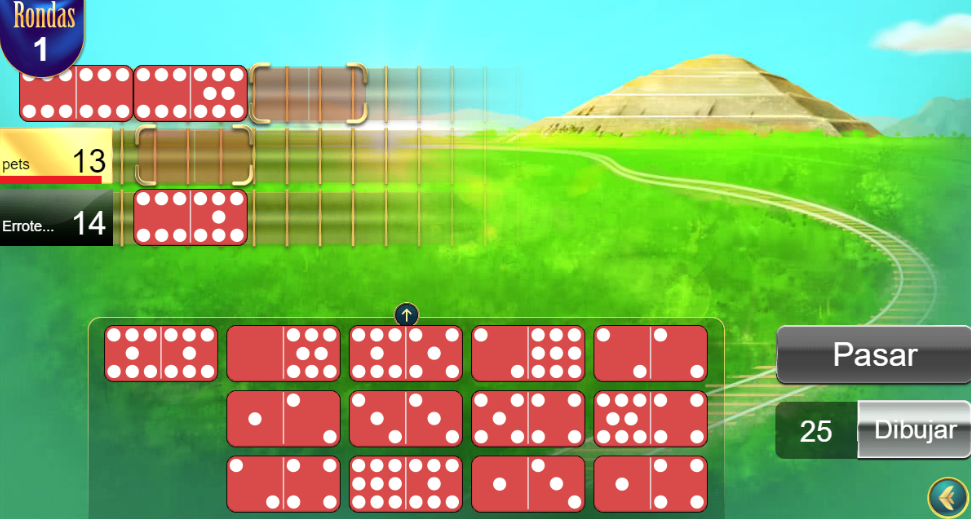971x519 pixels.
Task: Draw a tile with the Dibujar button
Action: (x=915, y=430)
